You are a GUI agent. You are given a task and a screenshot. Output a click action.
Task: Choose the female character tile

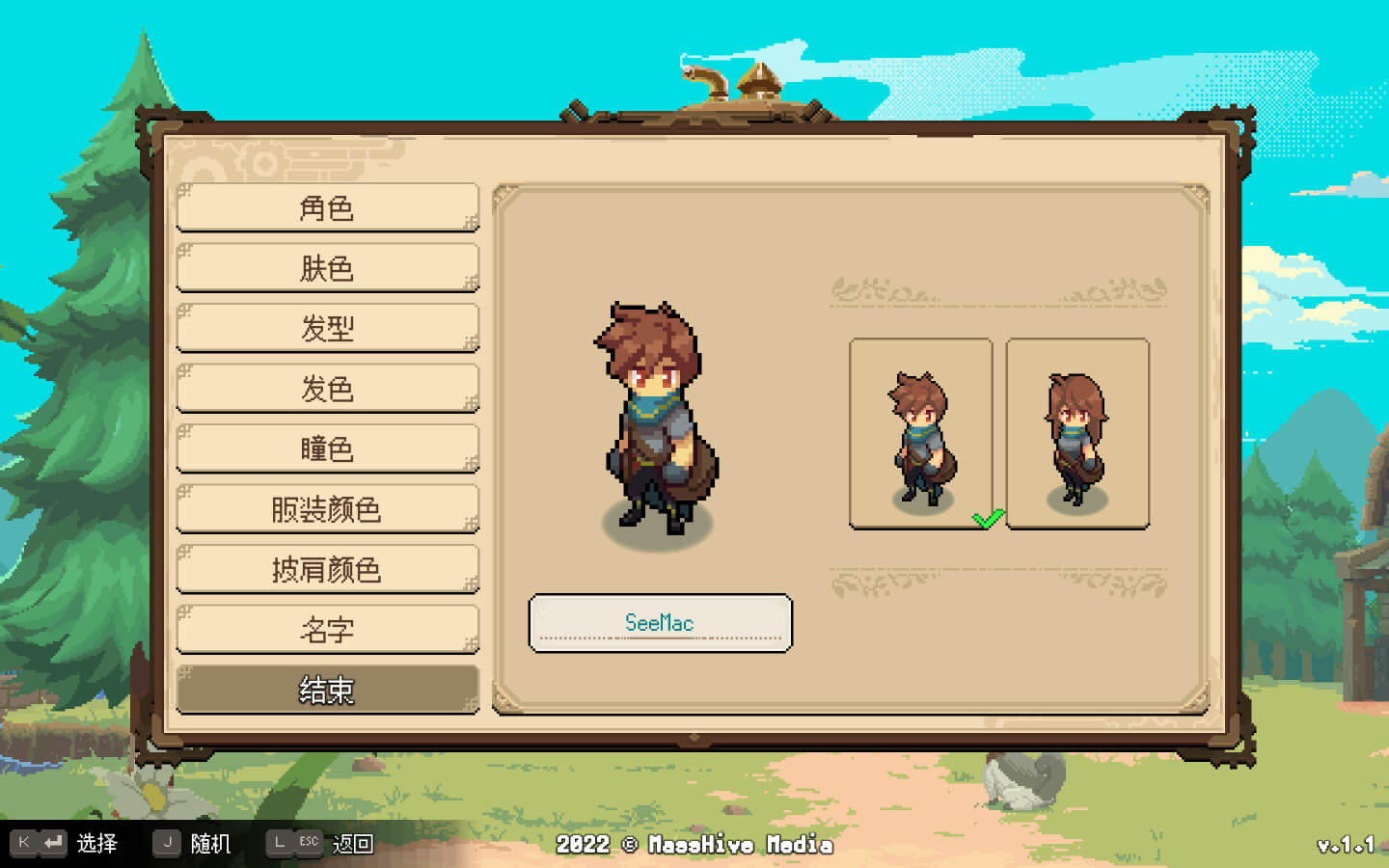pos(1077,433)
